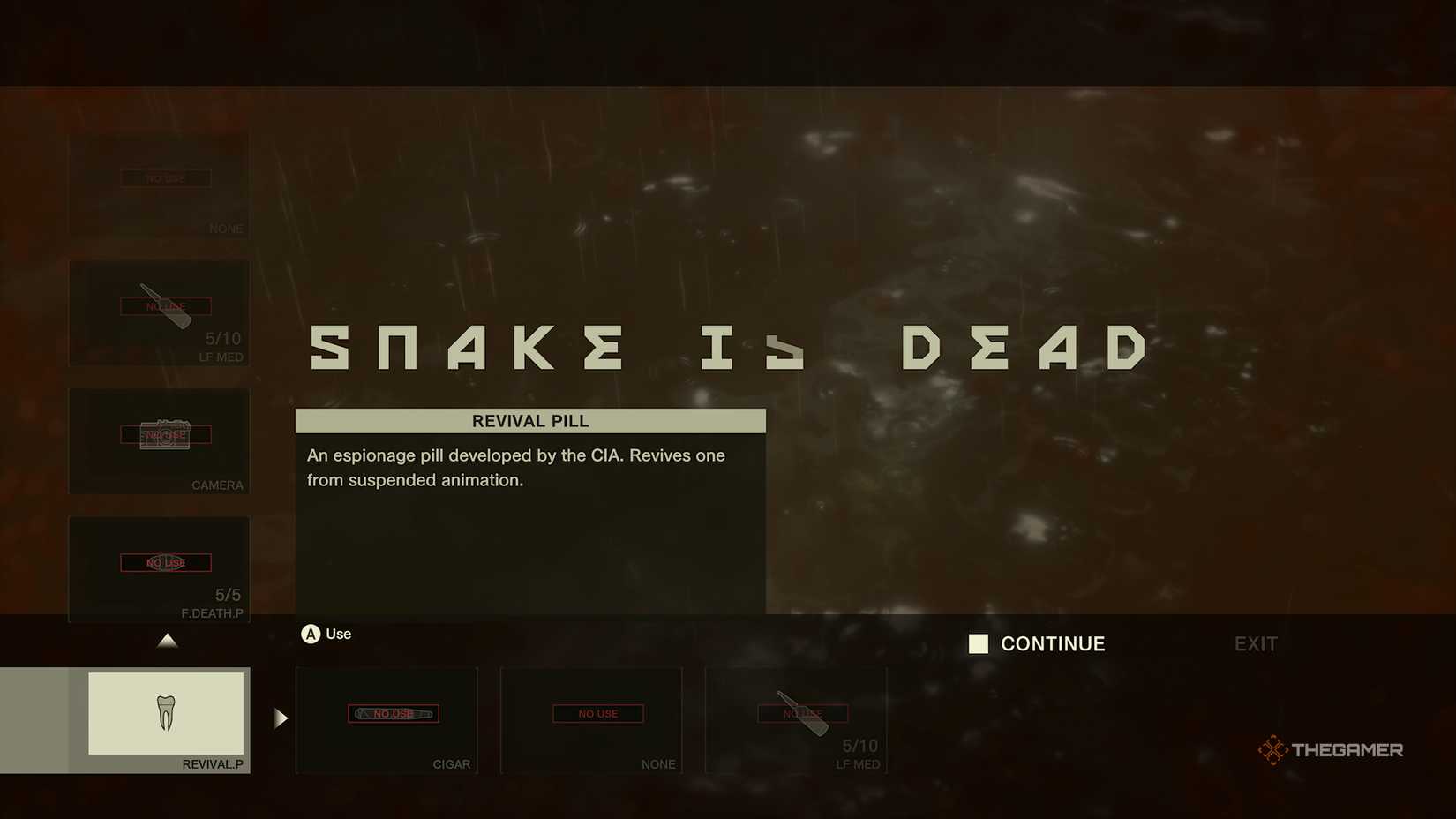The width and height of the screenshot is (1456, 819).
Task: Click the TheGamer logo icon
Action: point(1272,749)
